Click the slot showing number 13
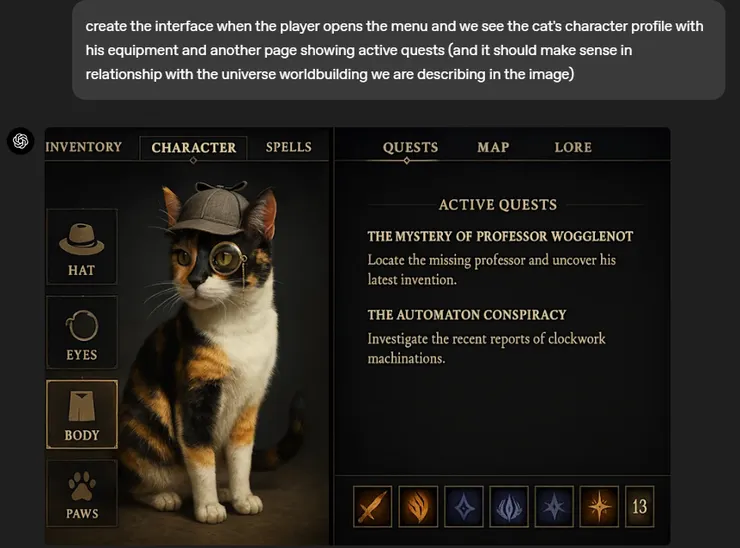Viewport: 740px width, 548px height. click(640, 506)
